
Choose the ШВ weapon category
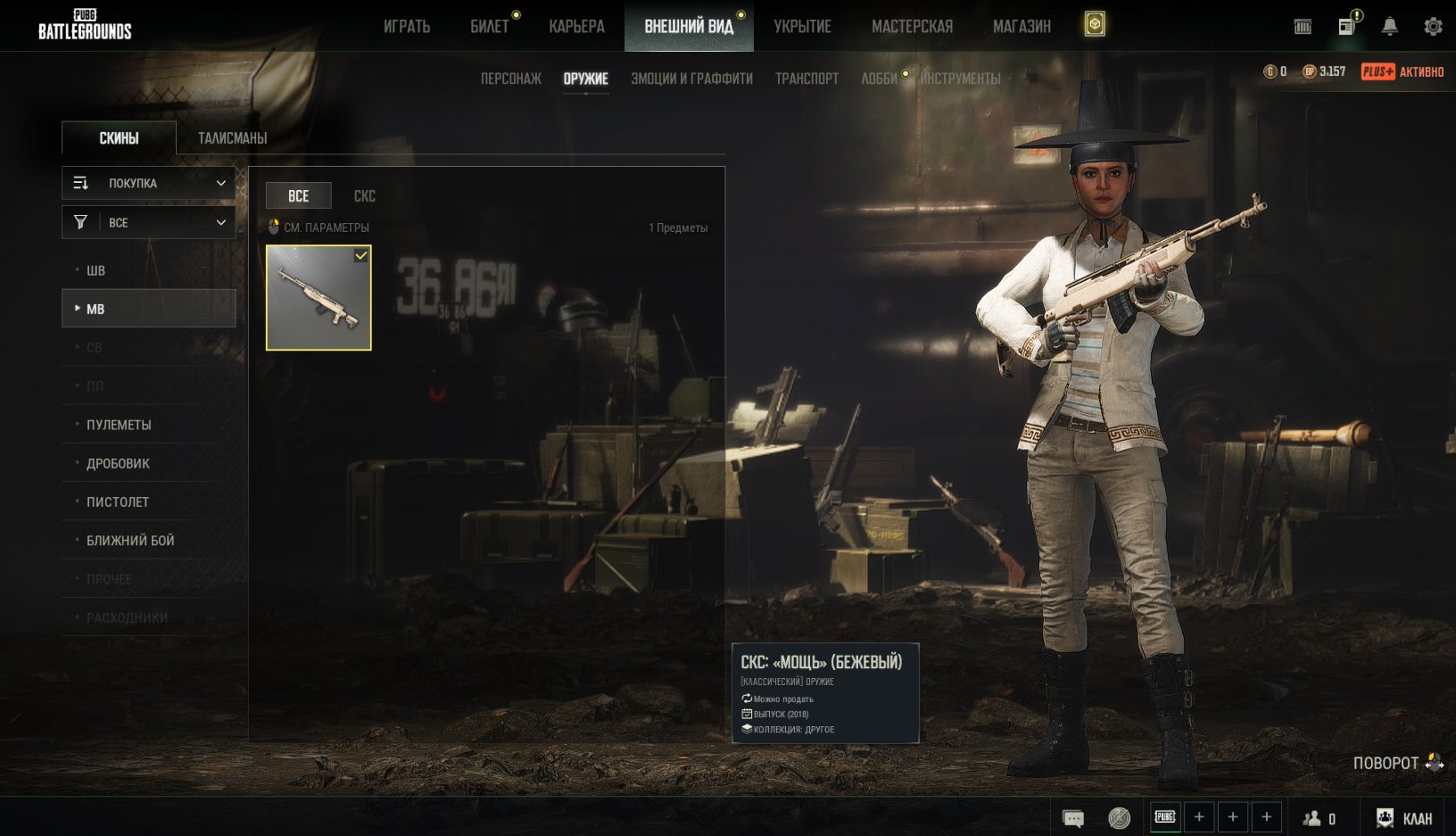(95, 270)
